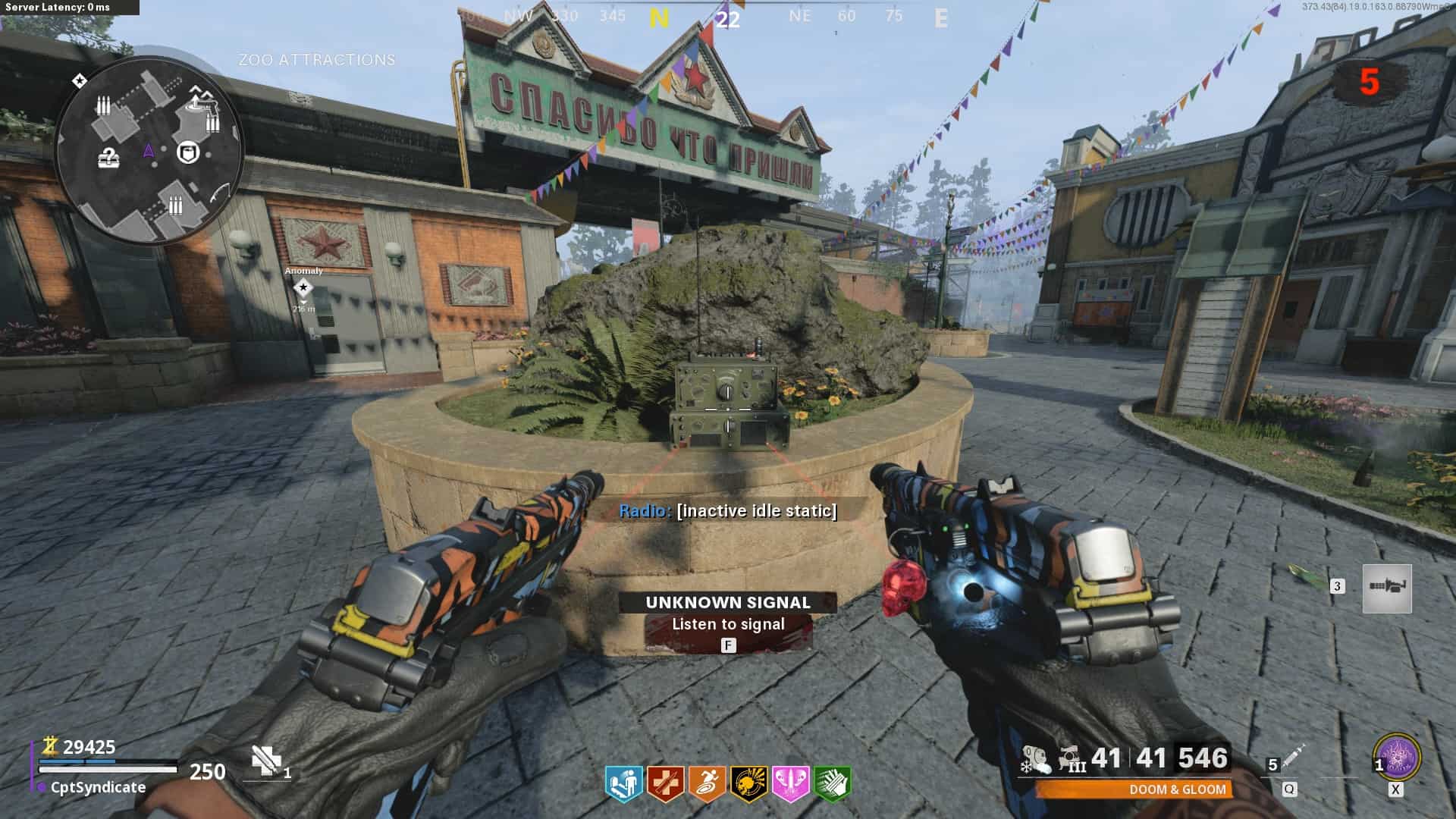1456x819 pixels.
Task: Select the Anomaly objective marker
Action: (x=303, y=288)
